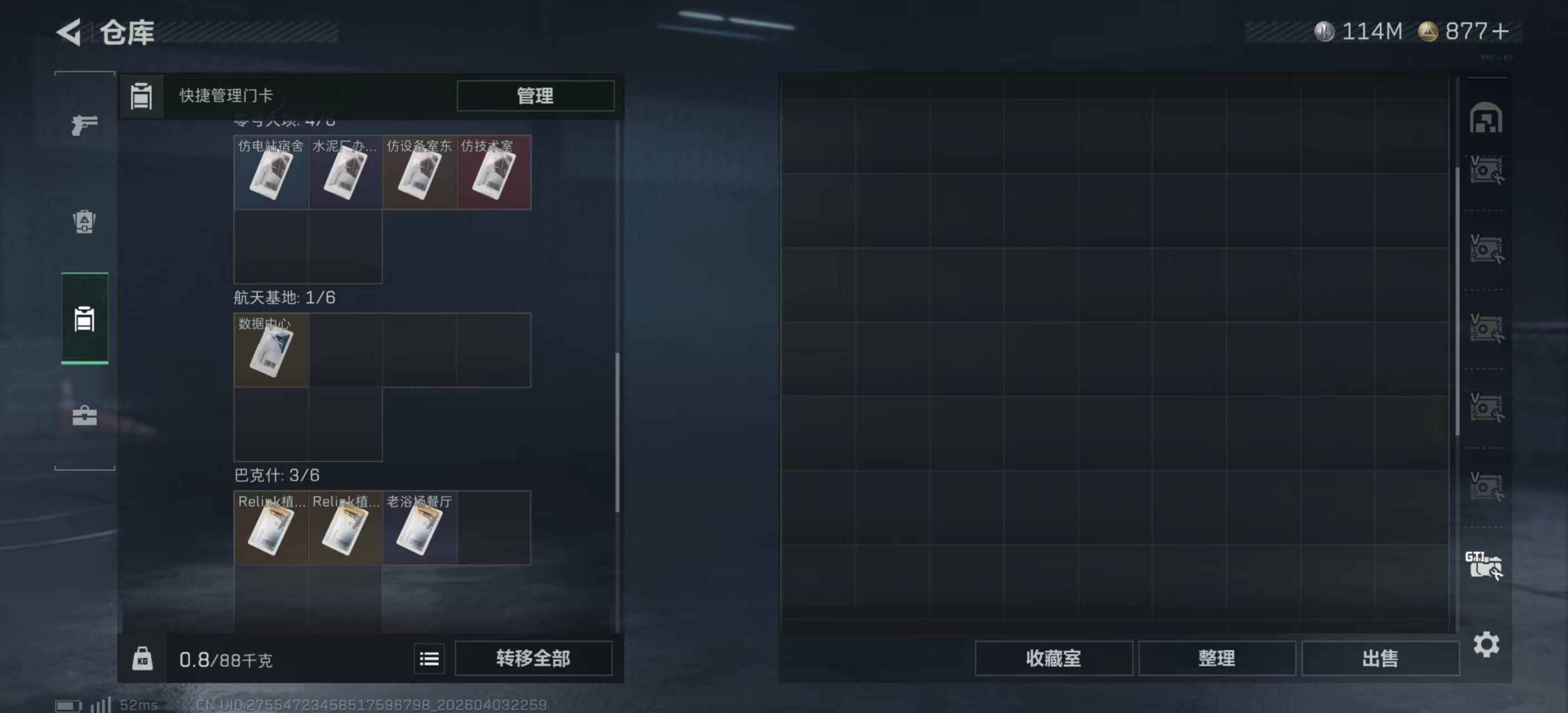
Task: Click the weight indicator bag icon near 0.8/88千克
Action: click(144, 659)
